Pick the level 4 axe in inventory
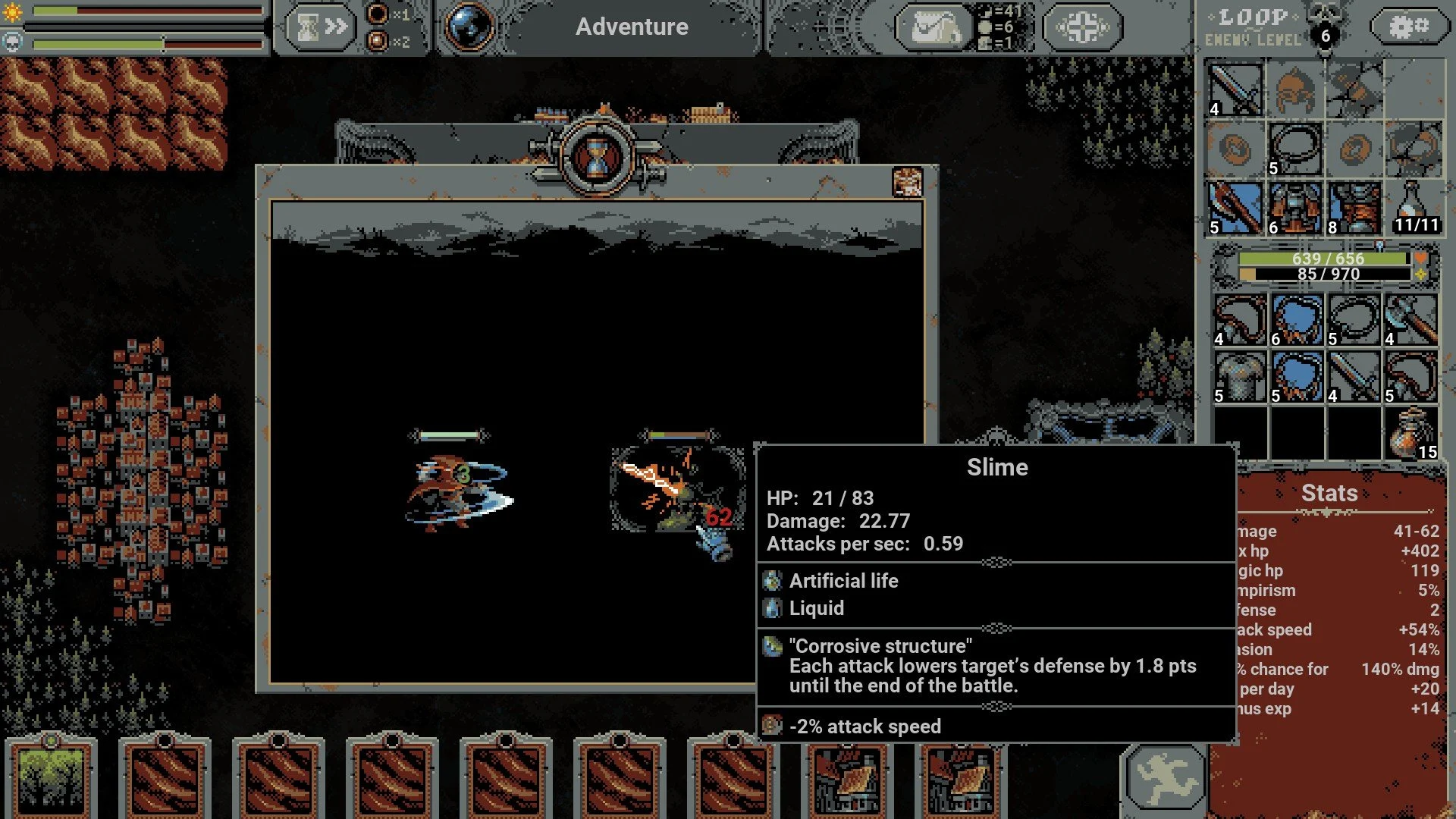1456x819 pixels. point(1410,320)
